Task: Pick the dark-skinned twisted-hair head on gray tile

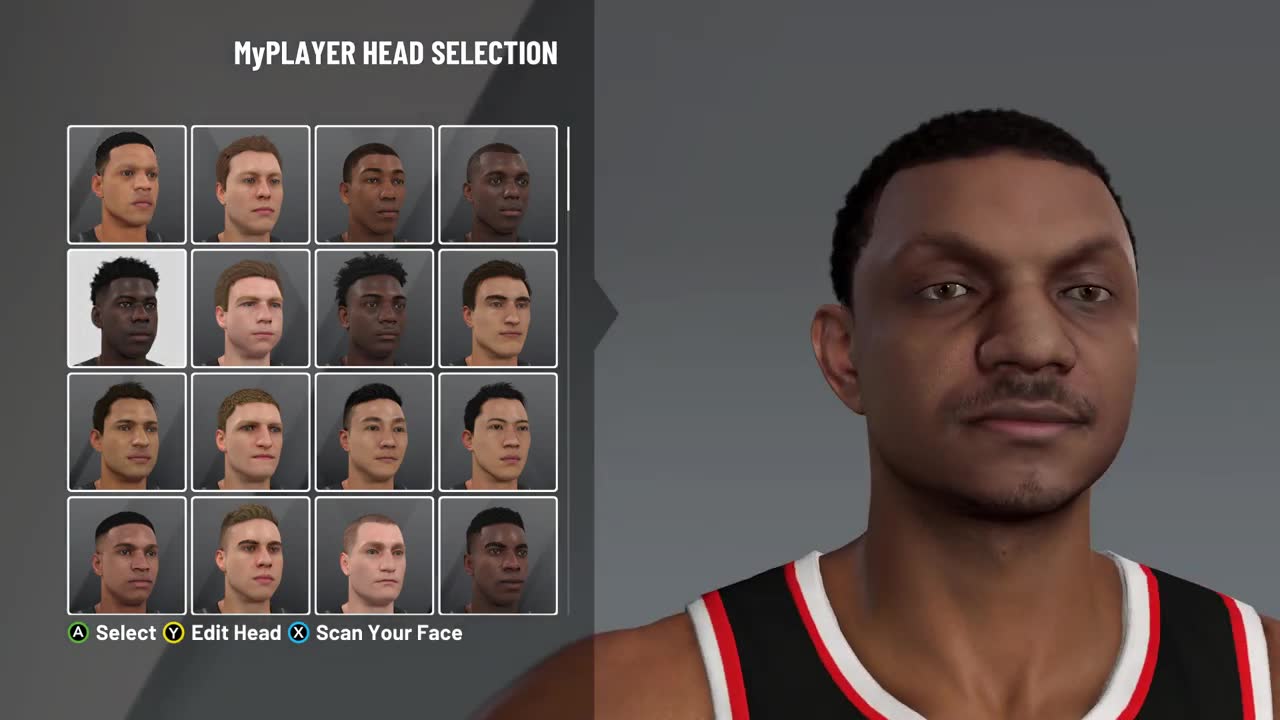Action: [x=374, y=308]
